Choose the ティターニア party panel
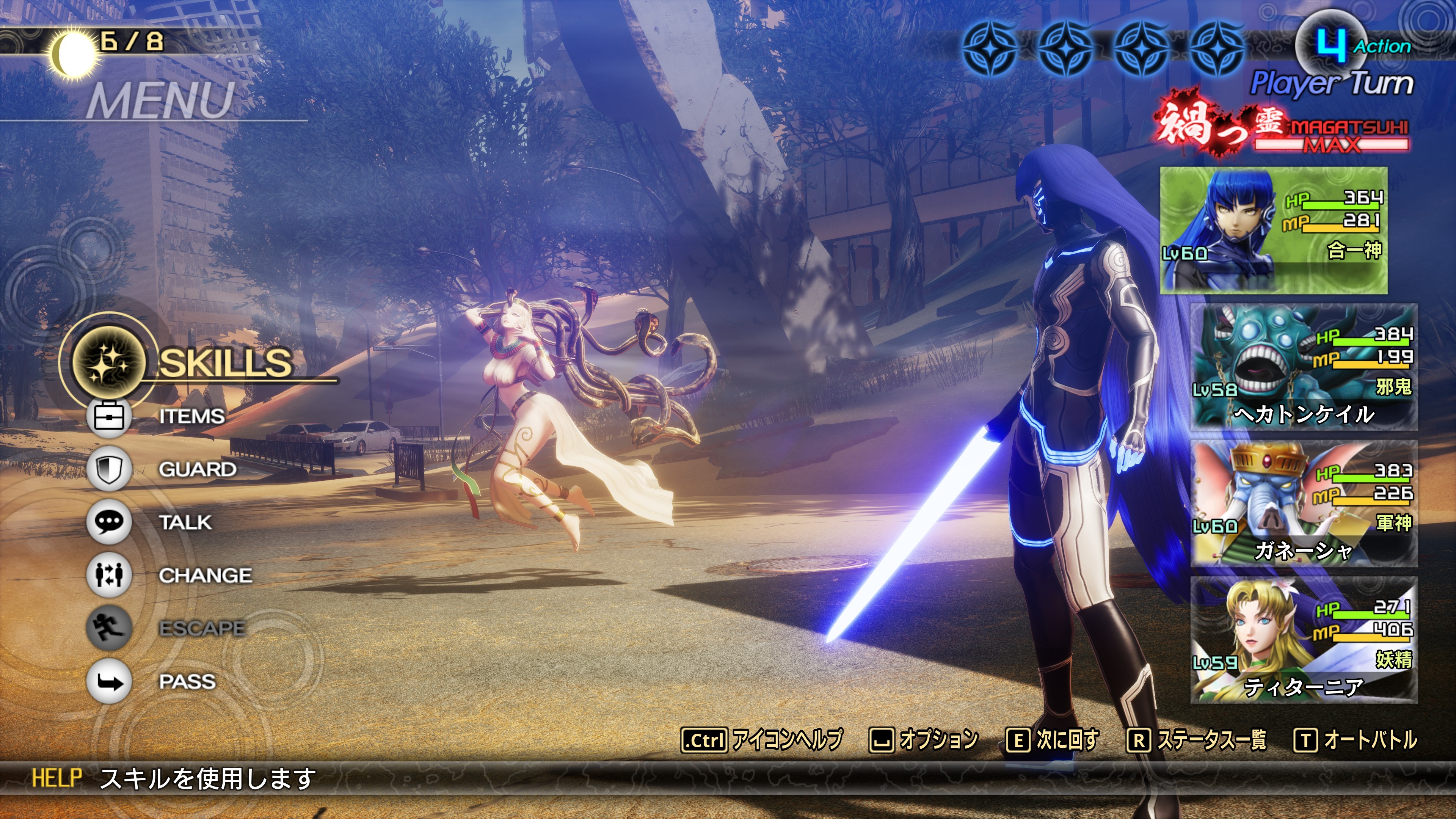The width and height of the screenshot is (1456, 819). click(1304, 640)
